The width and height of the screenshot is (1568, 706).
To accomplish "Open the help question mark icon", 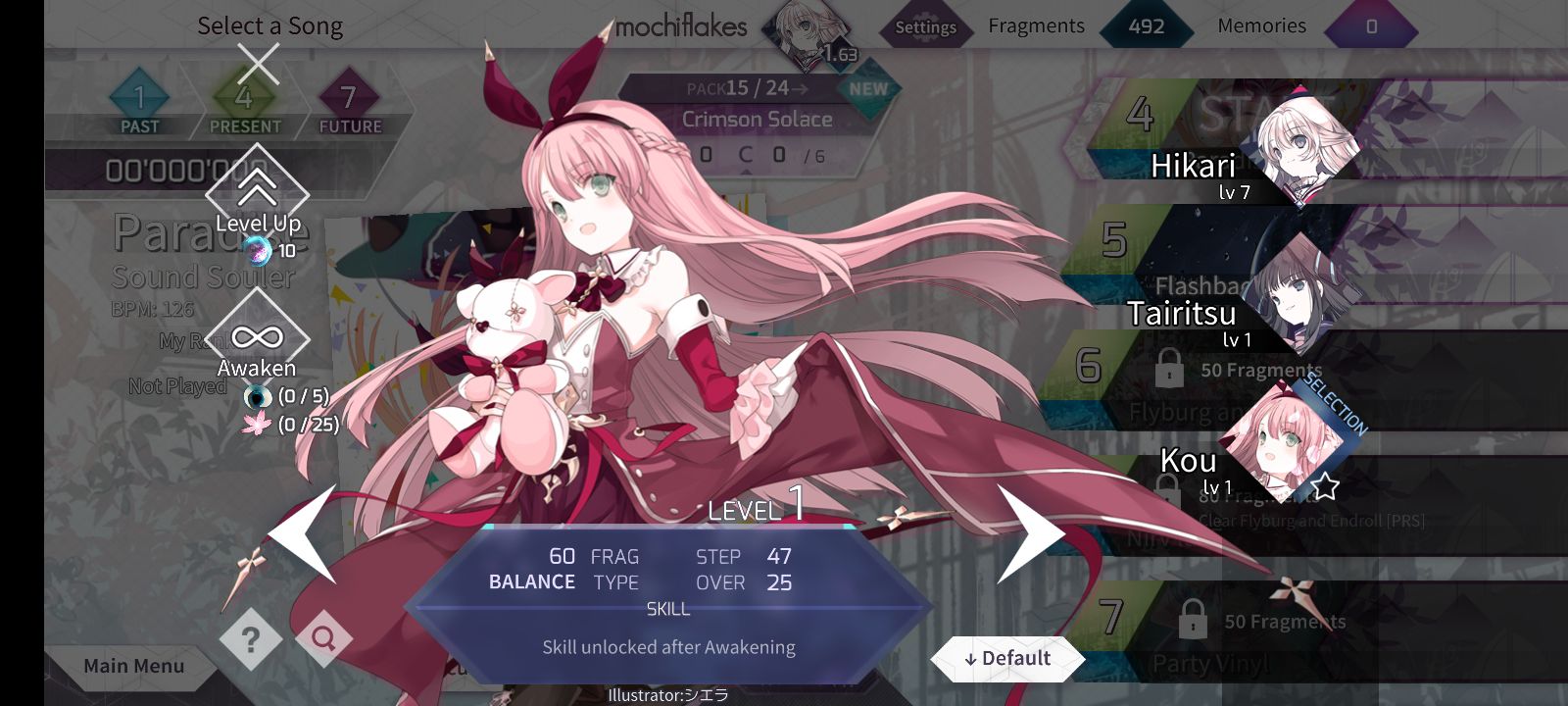I will (250, 637).
